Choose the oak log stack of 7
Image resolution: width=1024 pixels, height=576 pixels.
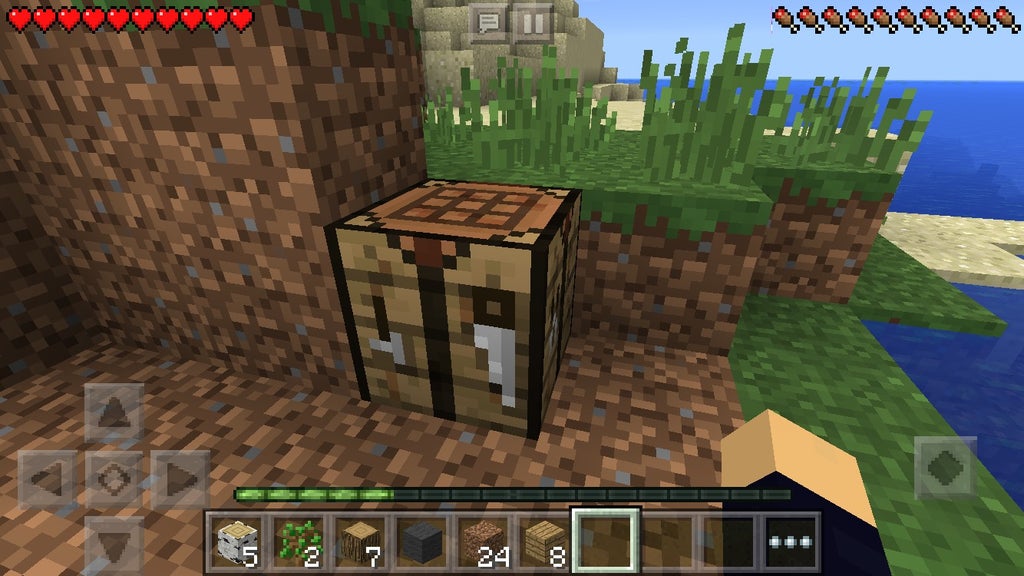tap(359, 542)
